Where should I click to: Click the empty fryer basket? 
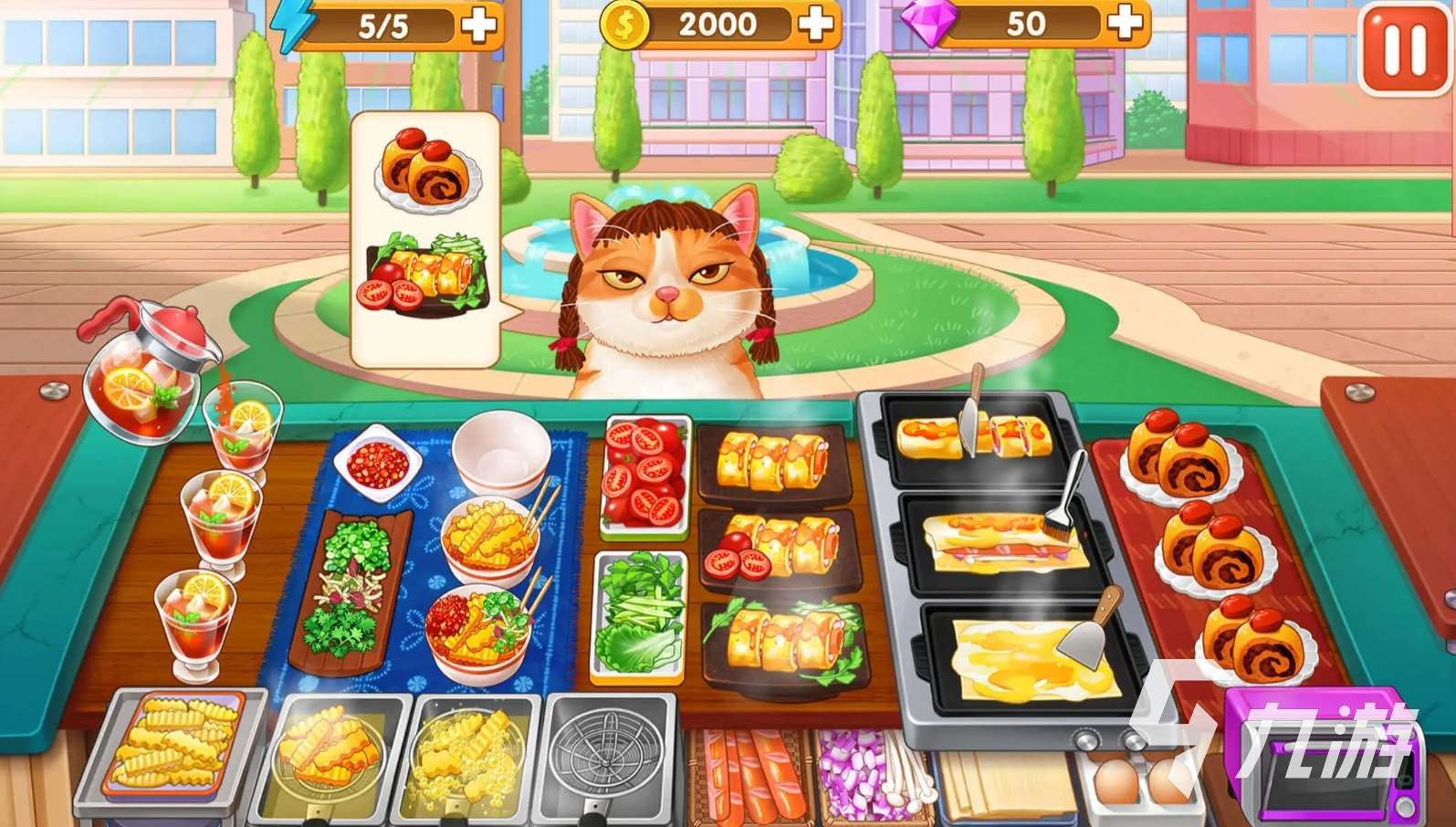(607, 753)
